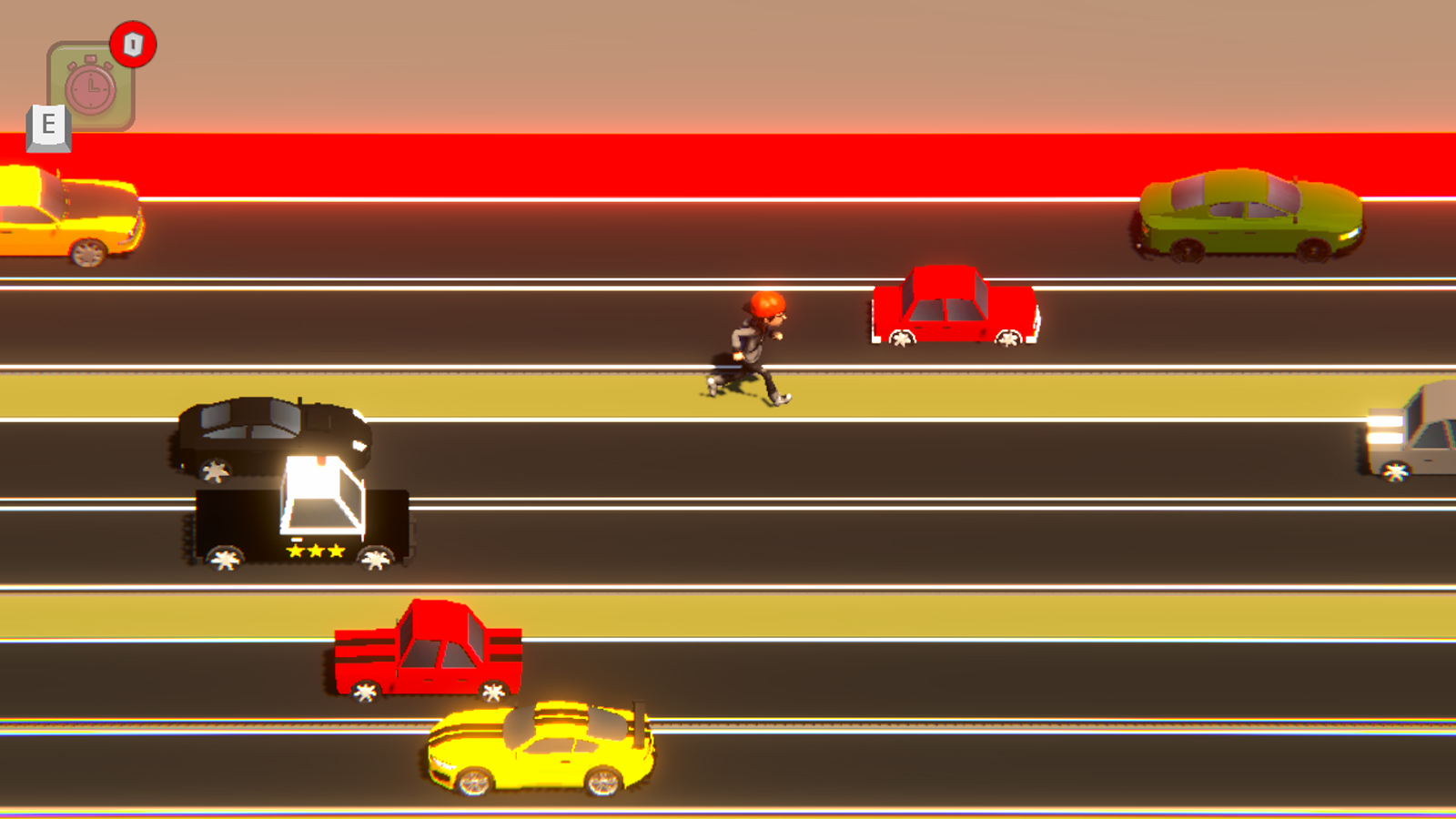Viewport: 1456px width, 819px height.
Task: Select the clock face on the timer icon
Action: pyautogui.click(x=89, y=88)
